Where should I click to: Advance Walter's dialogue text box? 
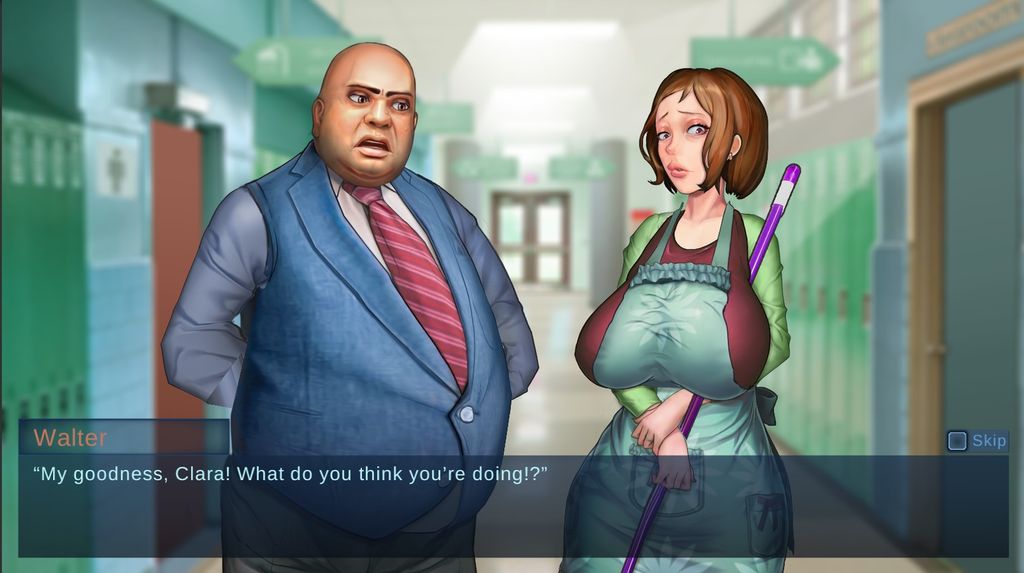(x=498, y=505)
